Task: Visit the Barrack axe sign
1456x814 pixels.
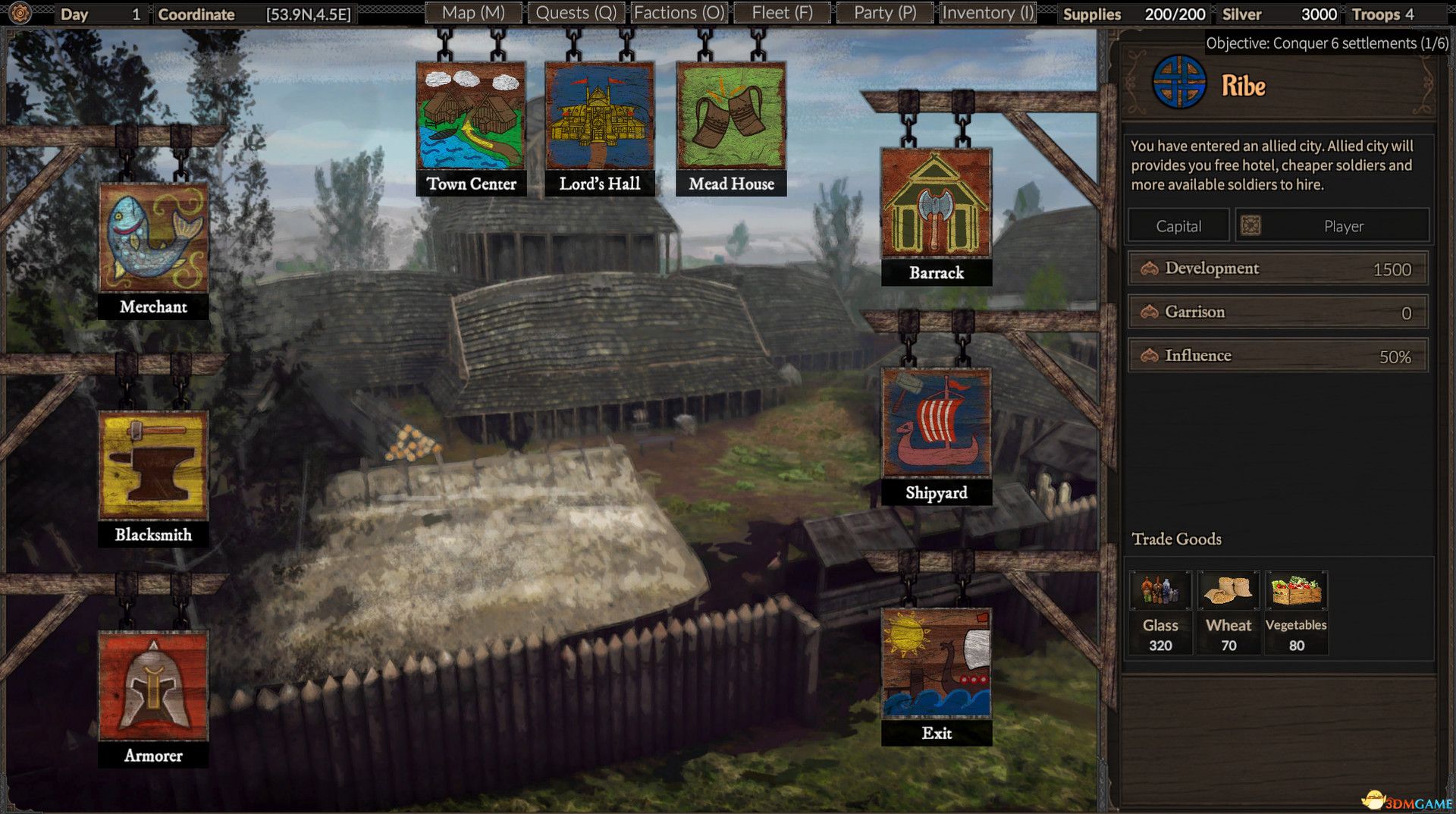Action: (x=937, y=205)
